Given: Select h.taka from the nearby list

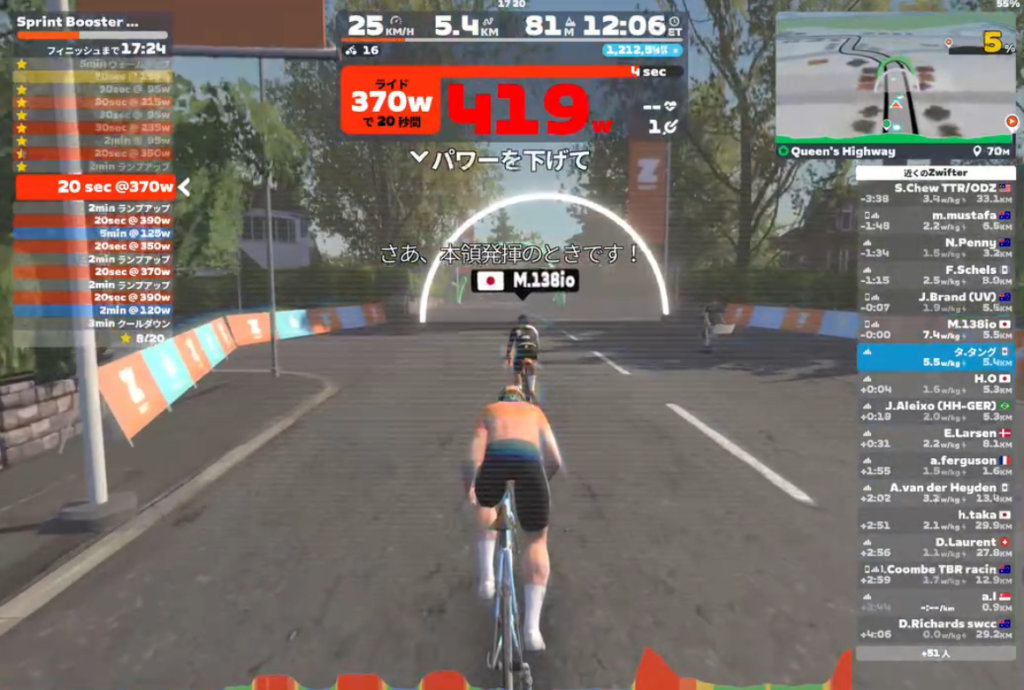Looking at the screenshot, I should (x=935, y=519).
